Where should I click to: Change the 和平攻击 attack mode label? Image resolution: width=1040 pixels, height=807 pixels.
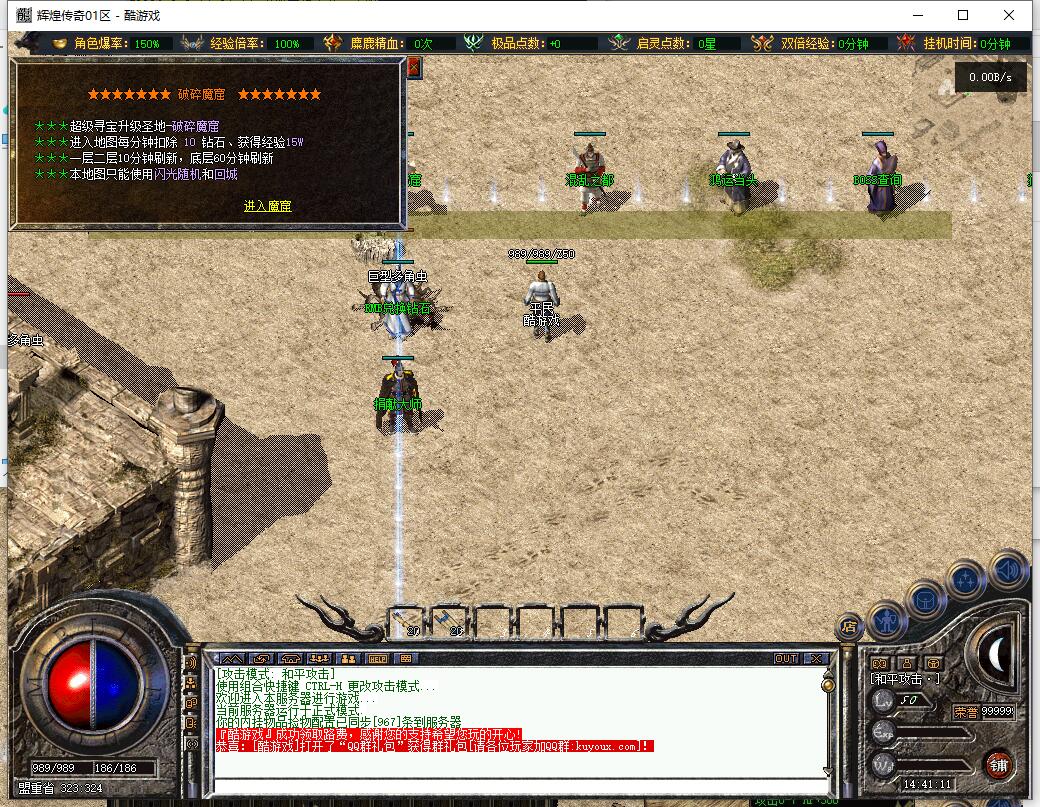tap(904, 678)
